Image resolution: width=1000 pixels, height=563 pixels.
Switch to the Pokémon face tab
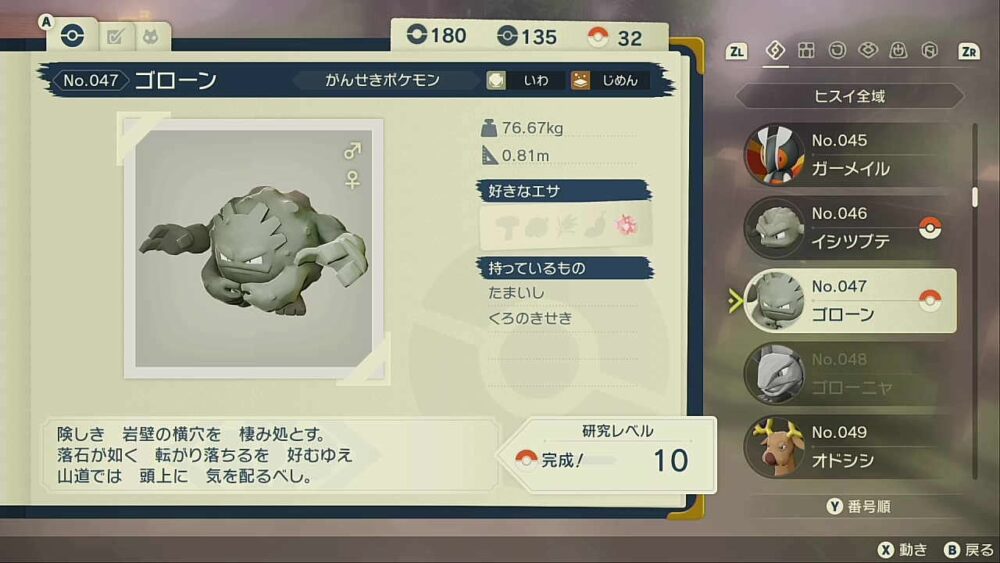point(151,38)
